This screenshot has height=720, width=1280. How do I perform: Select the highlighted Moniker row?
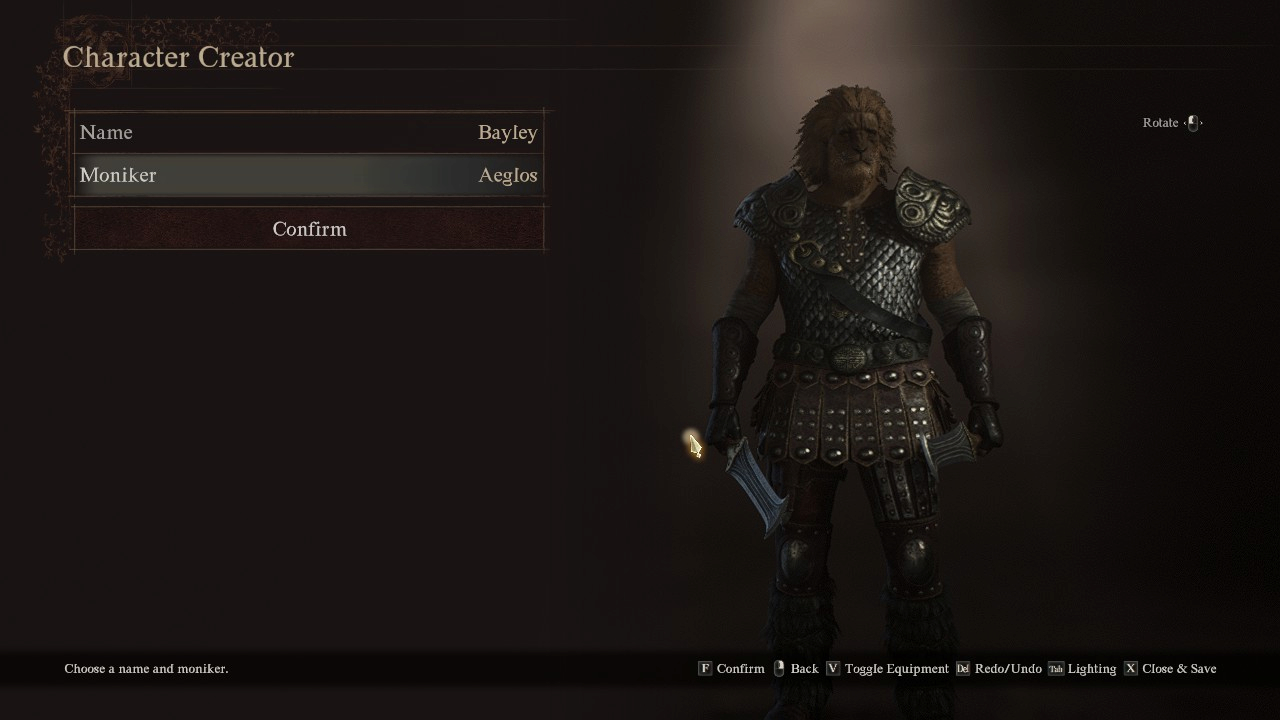[x=309, y=175]
